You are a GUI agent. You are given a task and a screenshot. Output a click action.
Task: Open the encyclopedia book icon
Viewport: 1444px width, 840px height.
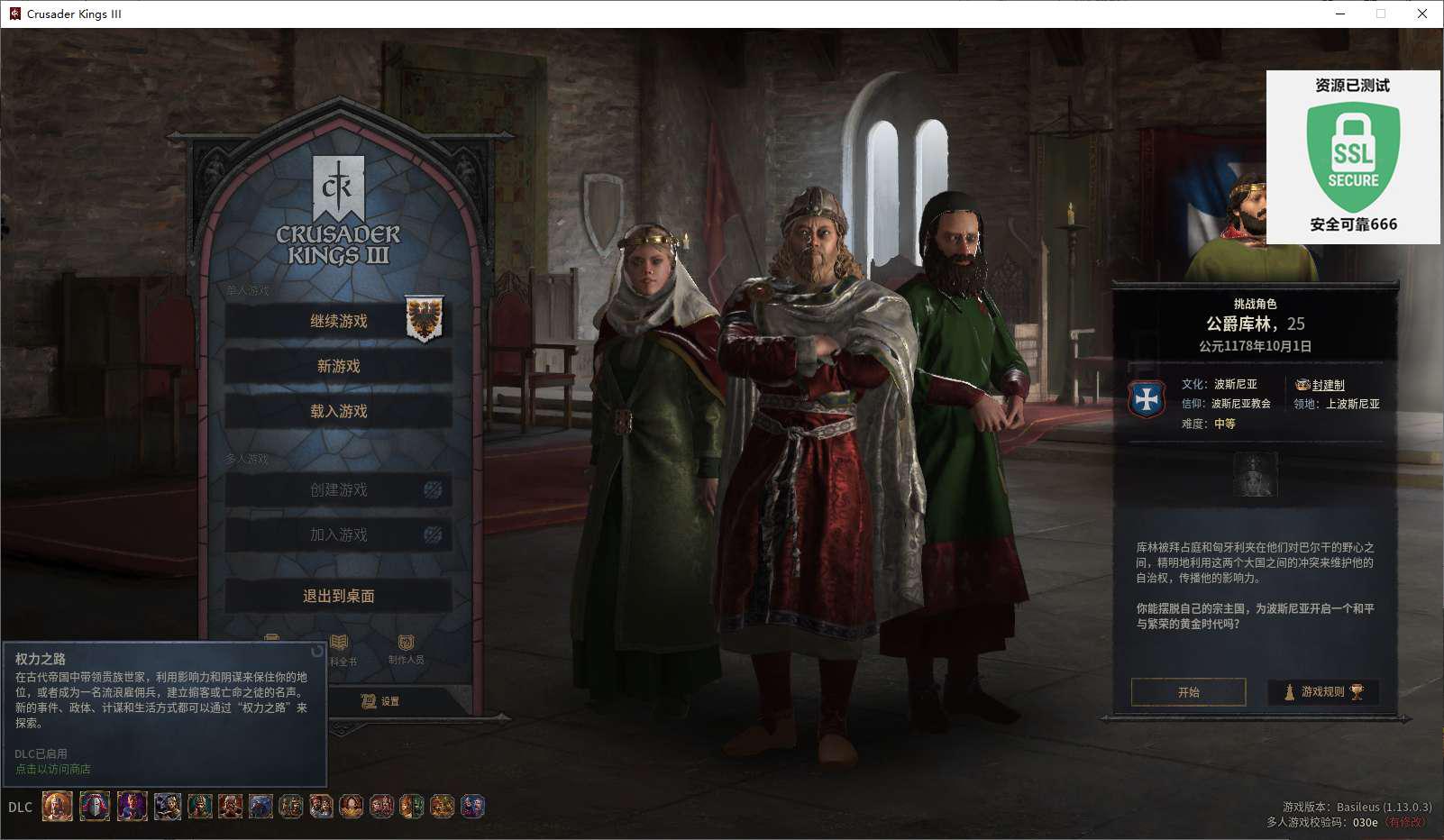(x=340, y=647)
